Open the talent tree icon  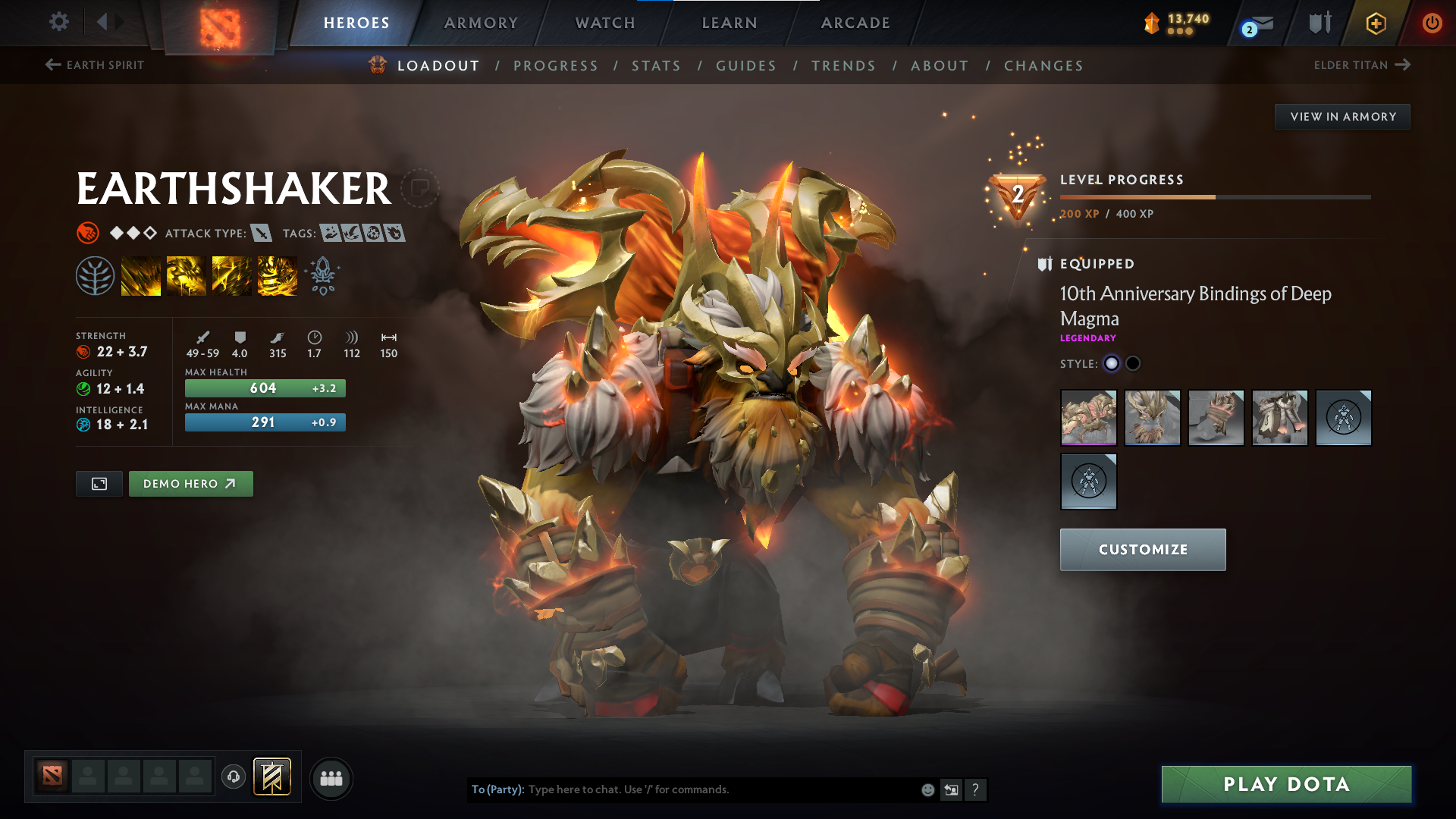point(96,275)
